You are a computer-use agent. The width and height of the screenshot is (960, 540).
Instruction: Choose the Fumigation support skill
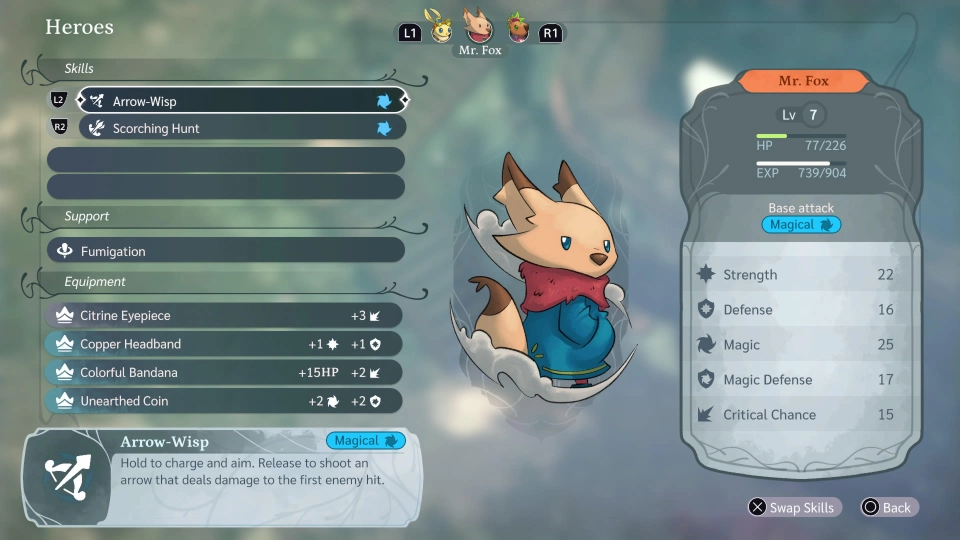coord(226,251)
